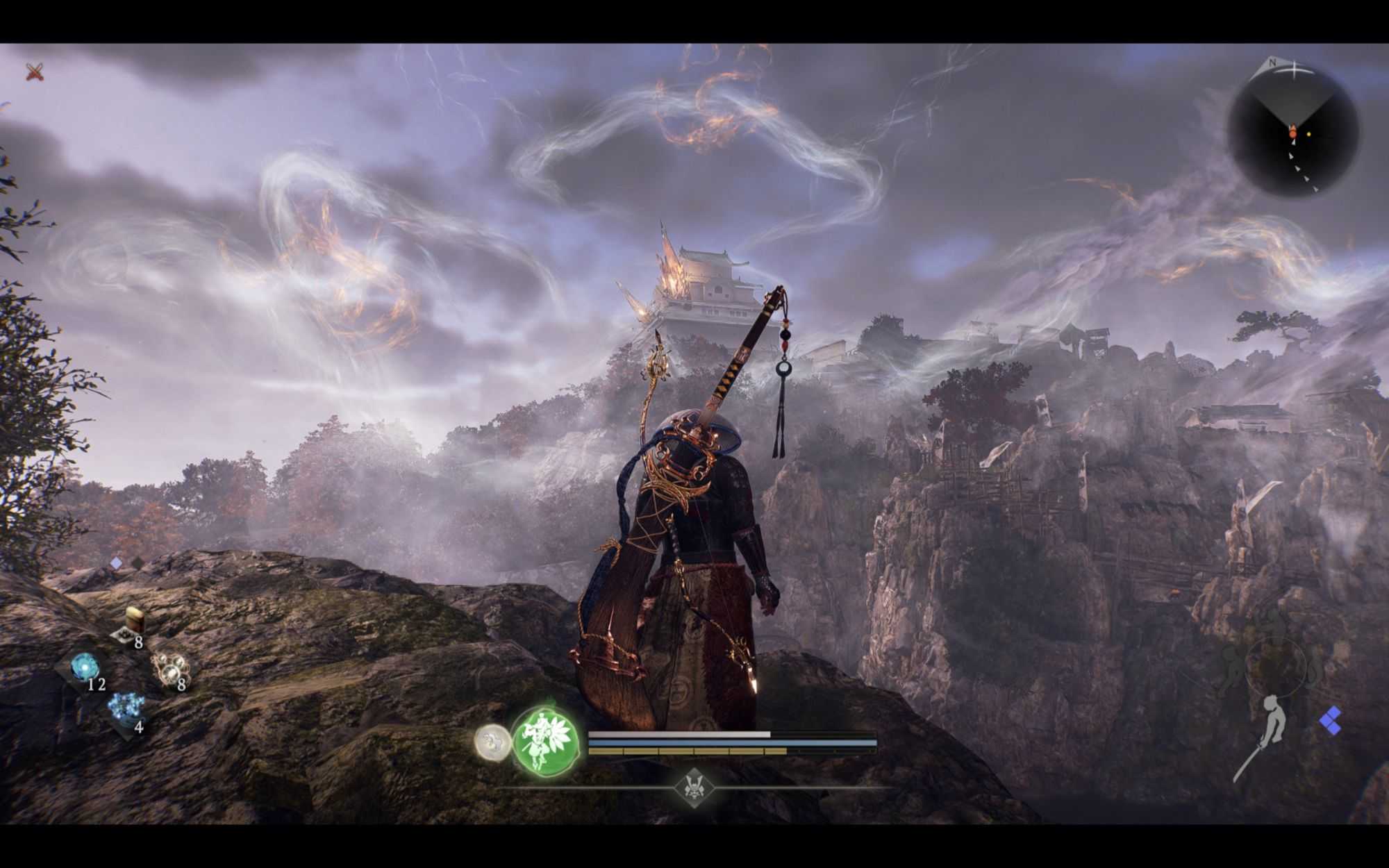Select the small white spirit orb
1389x868 pixels.
(492, 742)
